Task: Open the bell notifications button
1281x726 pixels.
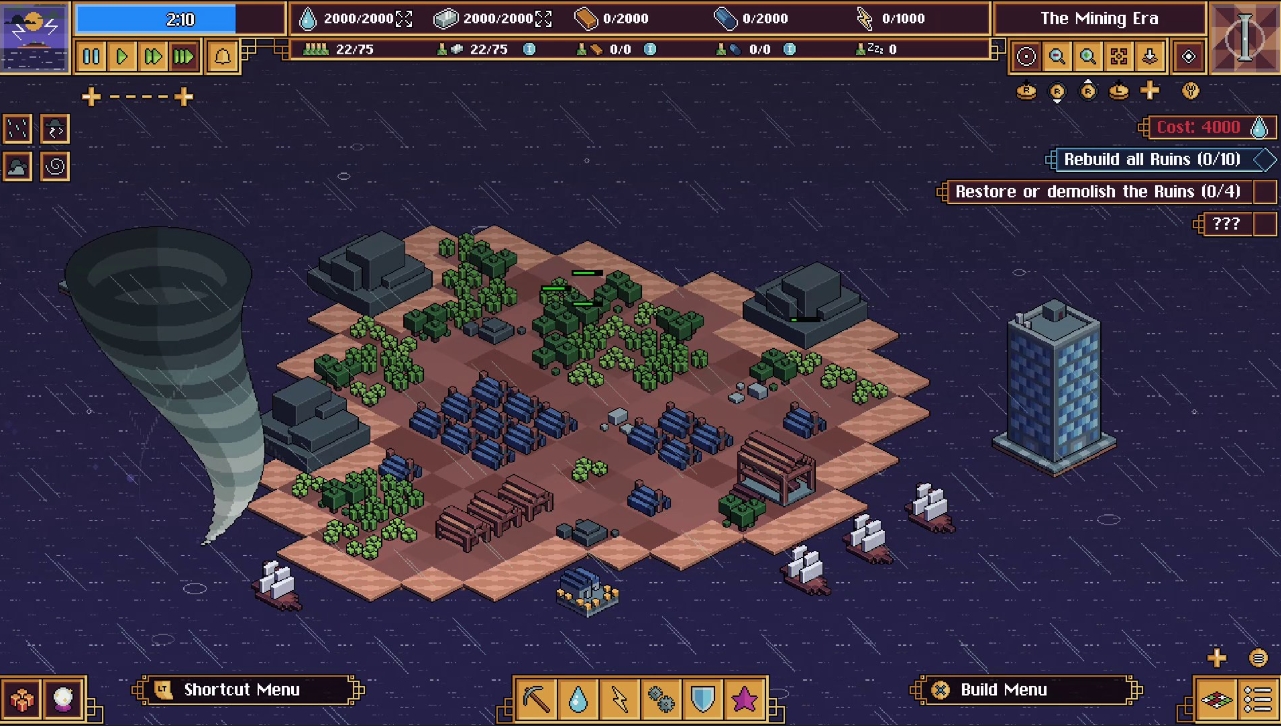Action: (222, 57)
